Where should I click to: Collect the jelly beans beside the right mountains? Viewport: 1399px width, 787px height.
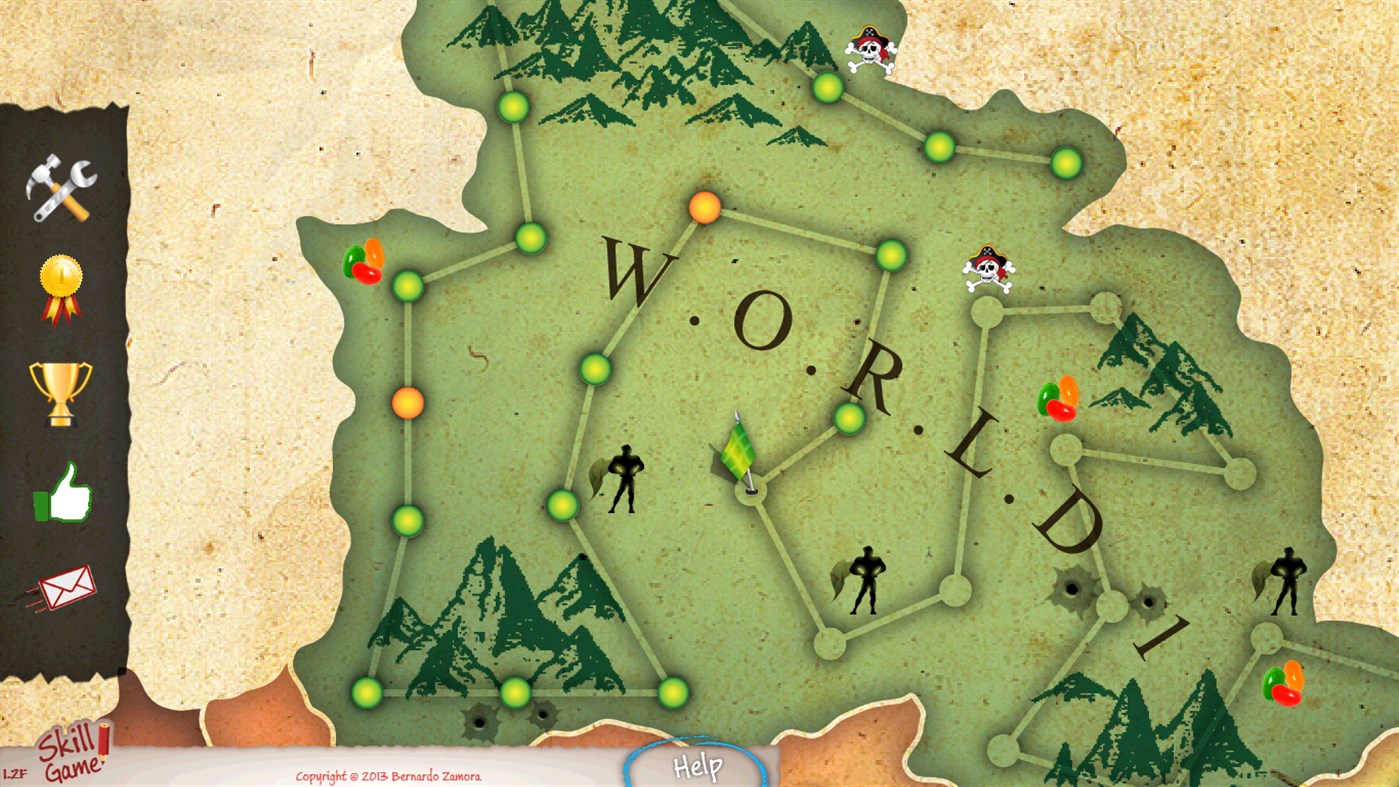click(1060, 400)
